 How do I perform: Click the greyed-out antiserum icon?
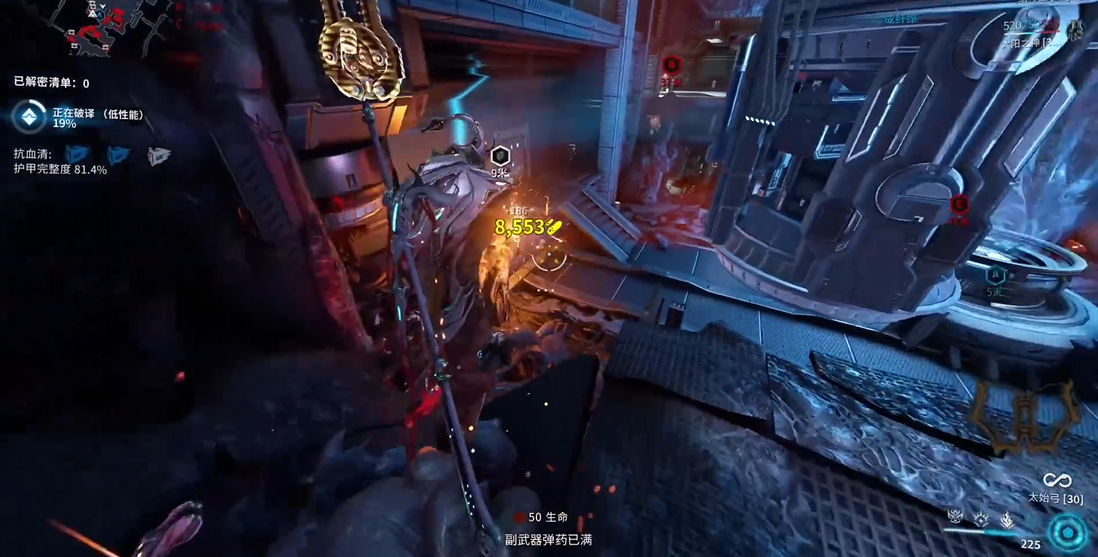(159, 155)
